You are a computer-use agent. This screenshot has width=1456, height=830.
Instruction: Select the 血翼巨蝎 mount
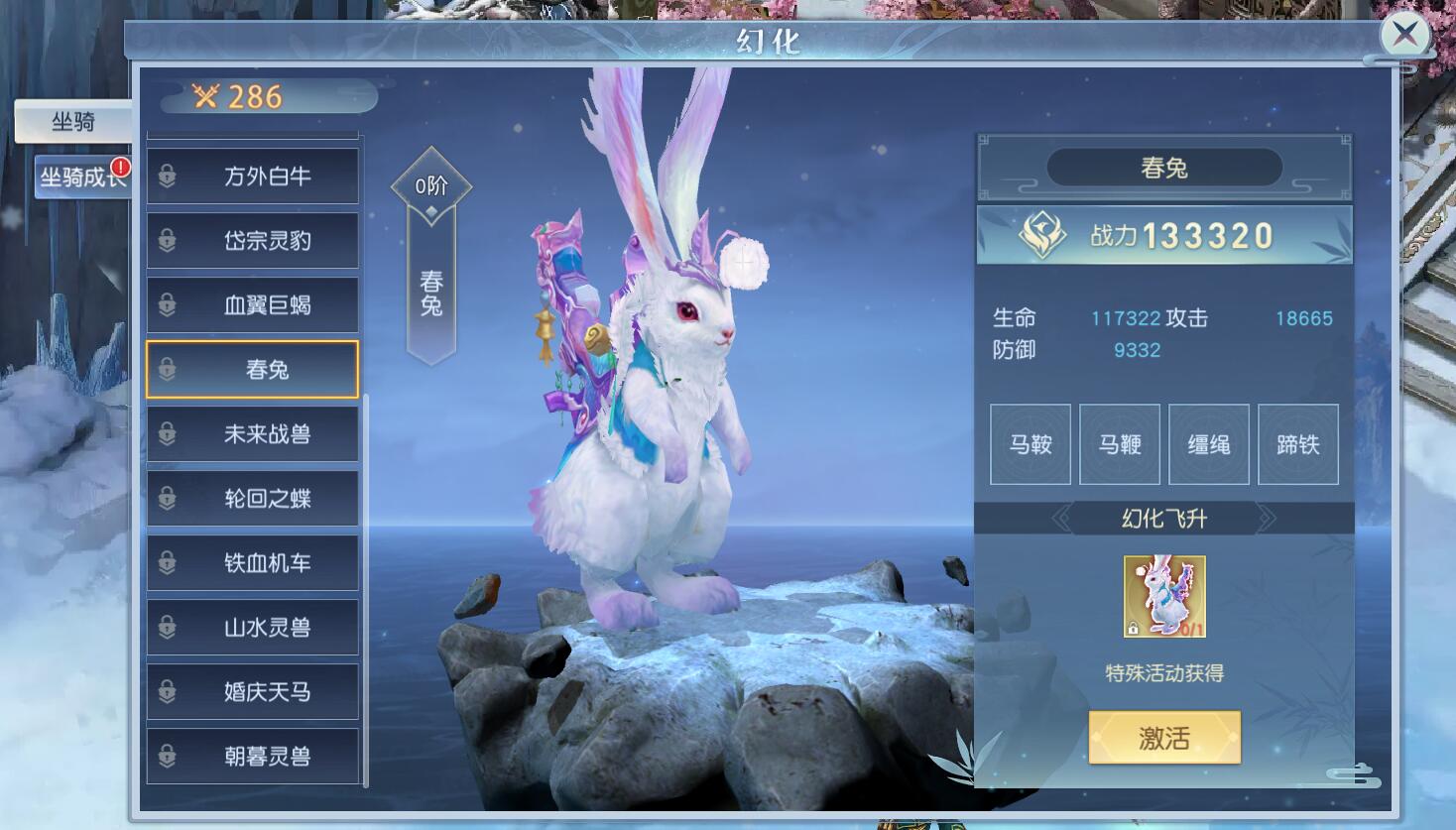coord(253,305)
